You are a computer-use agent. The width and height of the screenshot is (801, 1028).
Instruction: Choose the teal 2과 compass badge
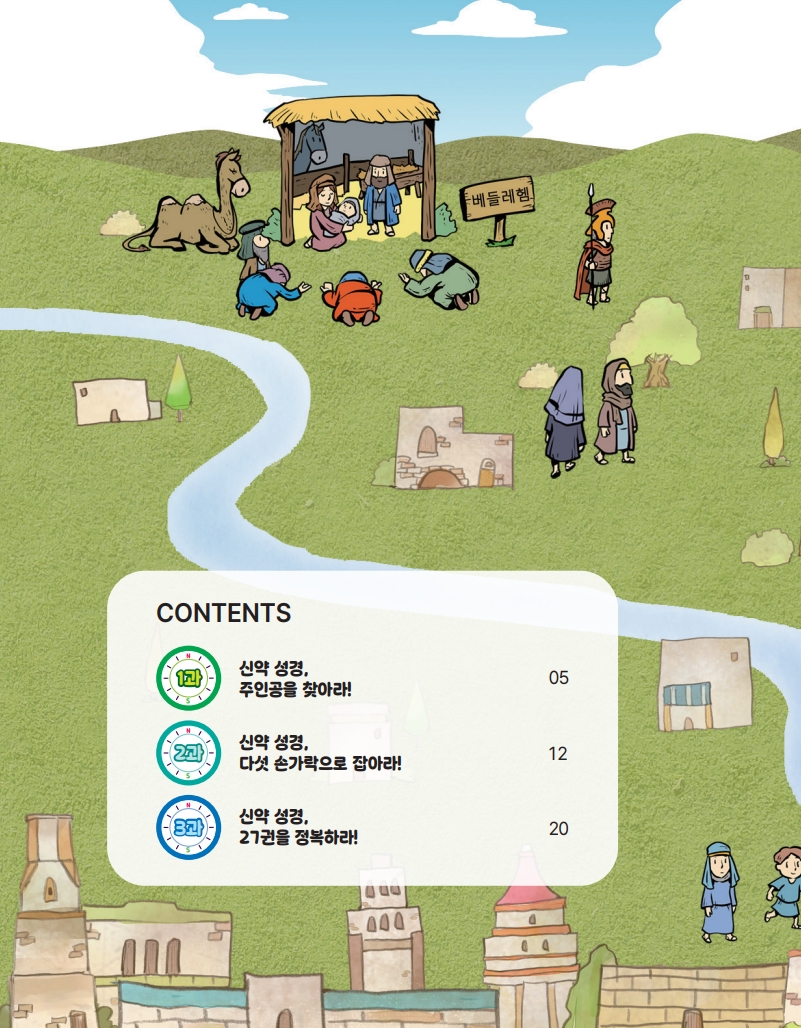tap(188, 753)
